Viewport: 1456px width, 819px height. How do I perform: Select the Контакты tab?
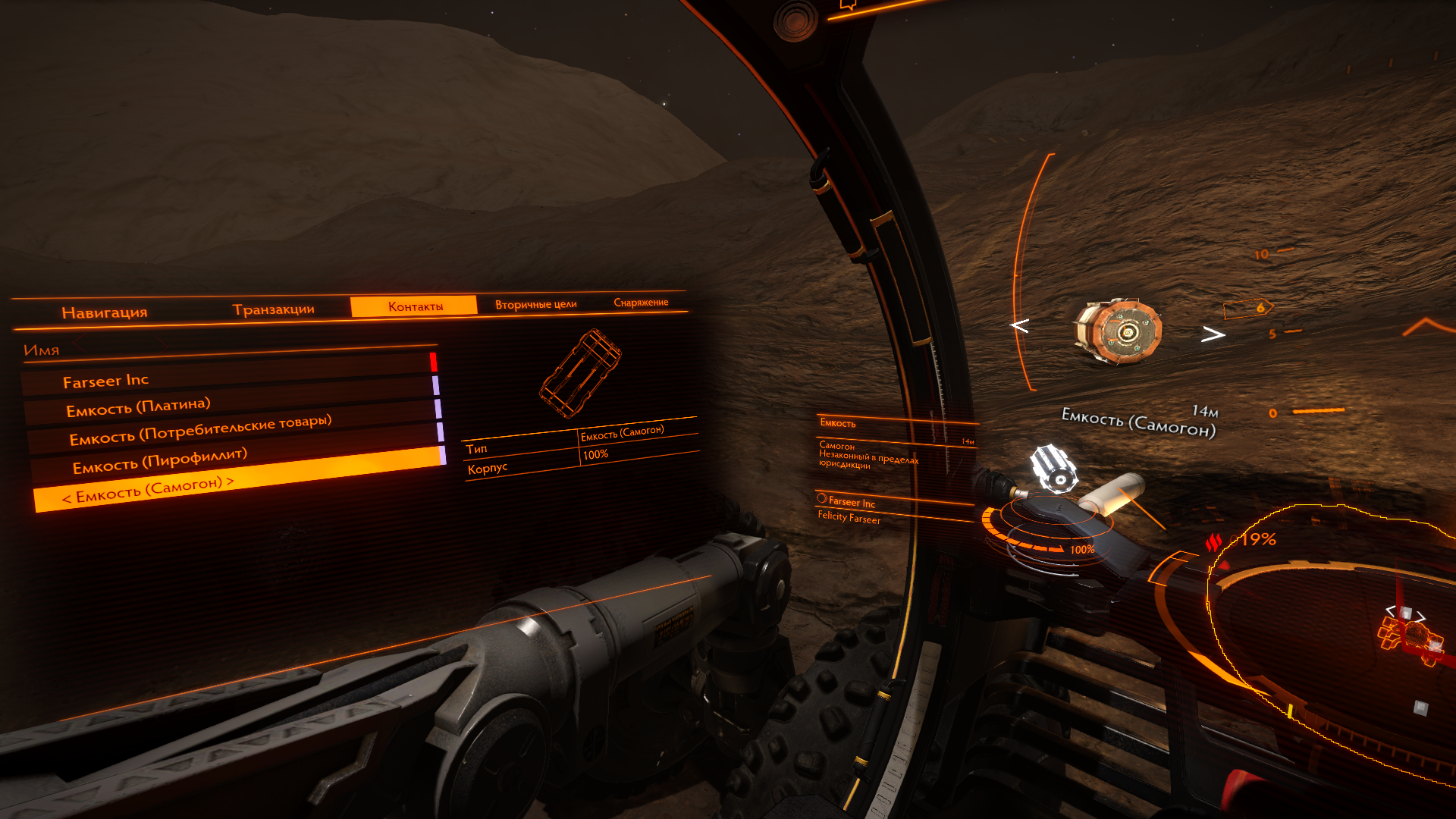[x=415, y=306]
